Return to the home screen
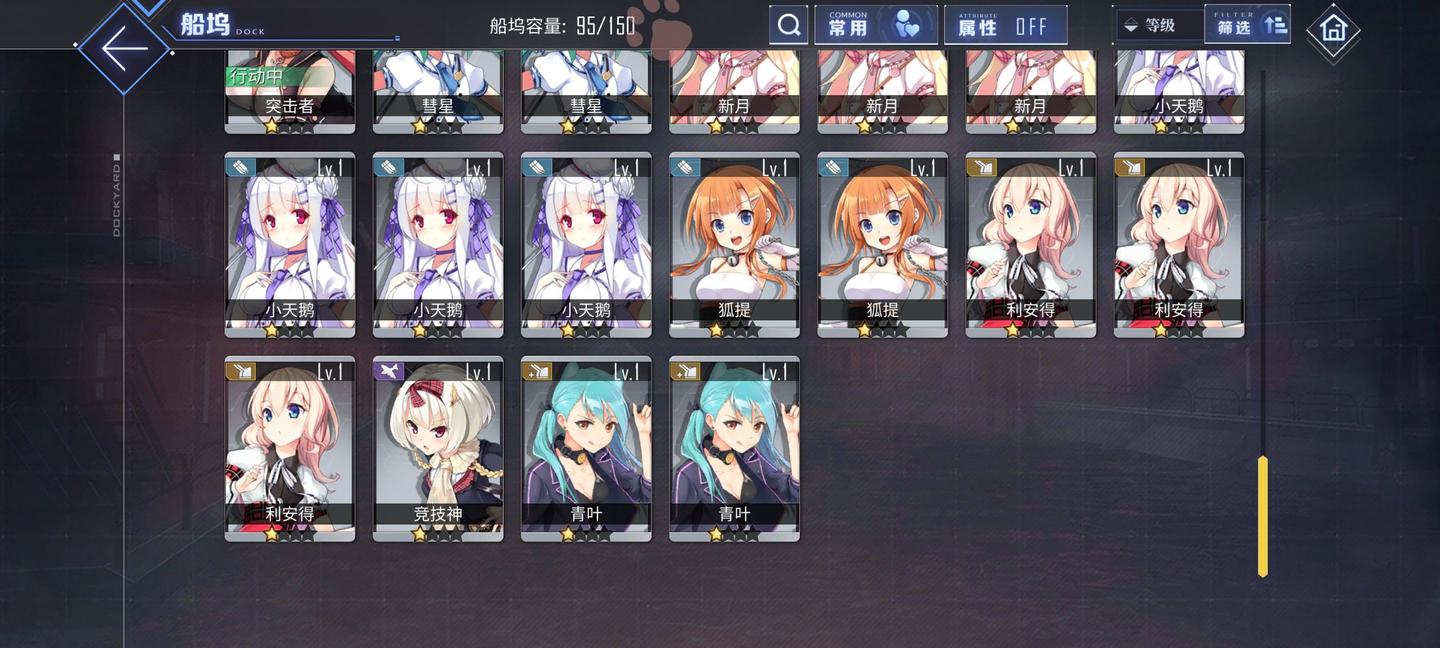This screenshot has width=1440, height=648. tap(1333, 29)
